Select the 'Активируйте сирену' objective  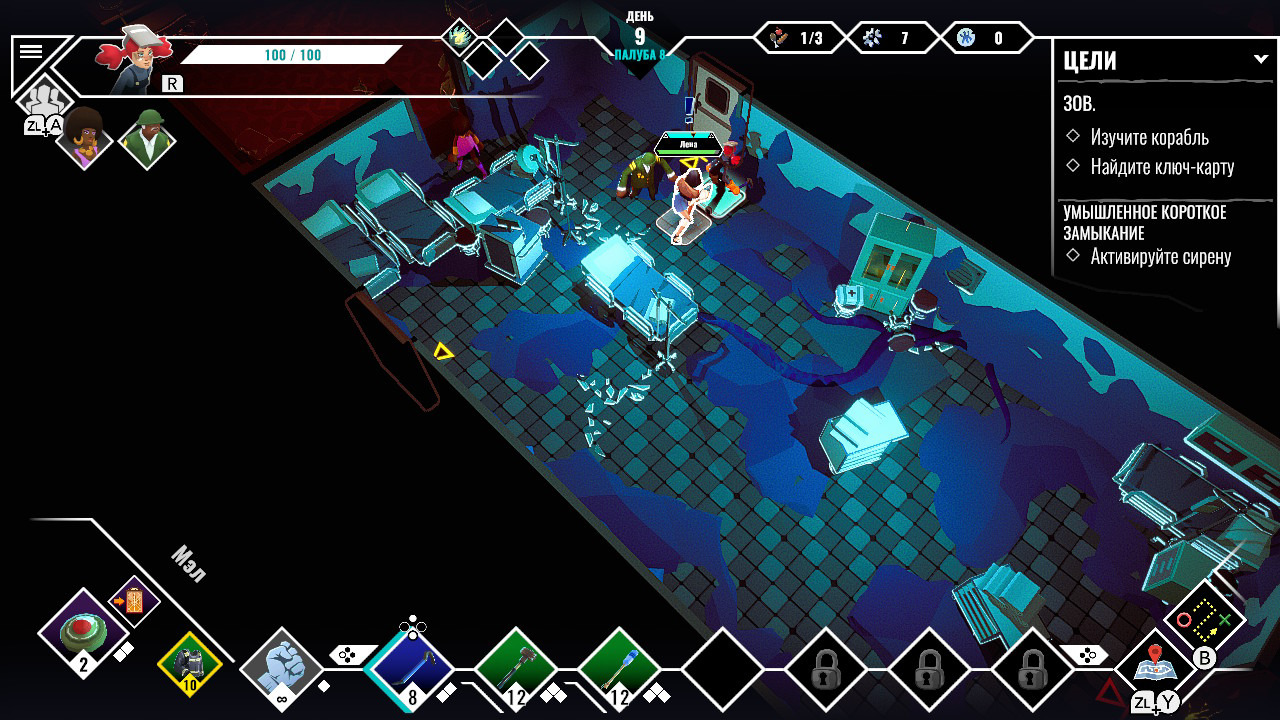click(1160, 257)
